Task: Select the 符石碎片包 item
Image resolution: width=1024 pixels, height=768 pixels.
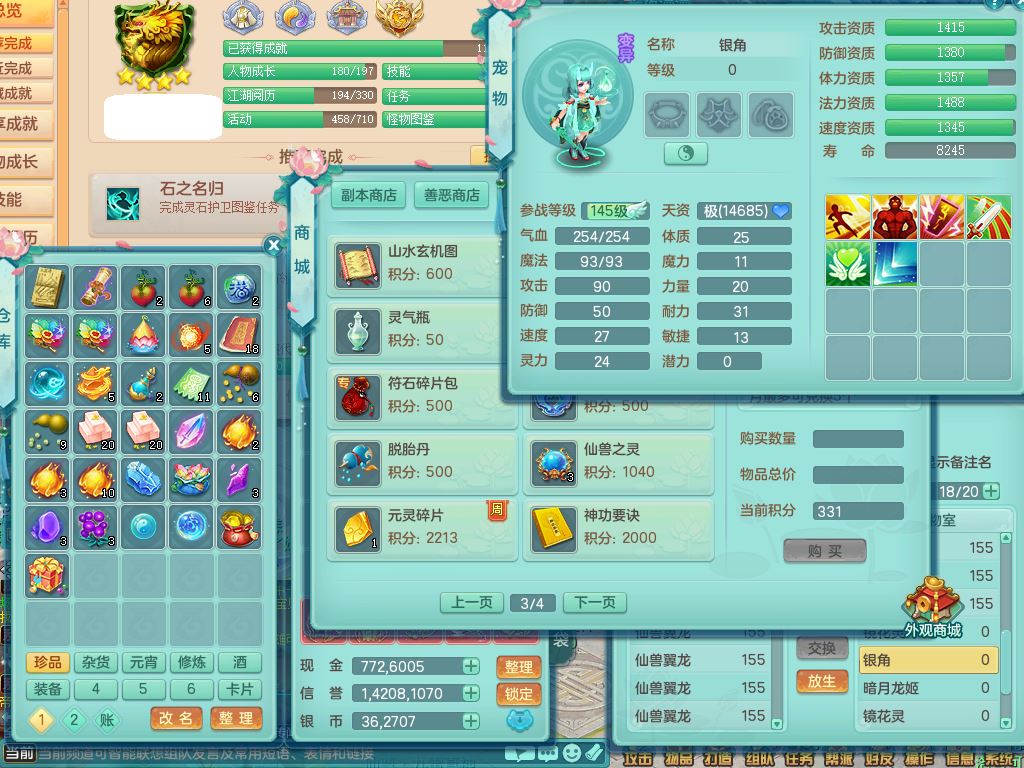Action: [x=421, y=395]
